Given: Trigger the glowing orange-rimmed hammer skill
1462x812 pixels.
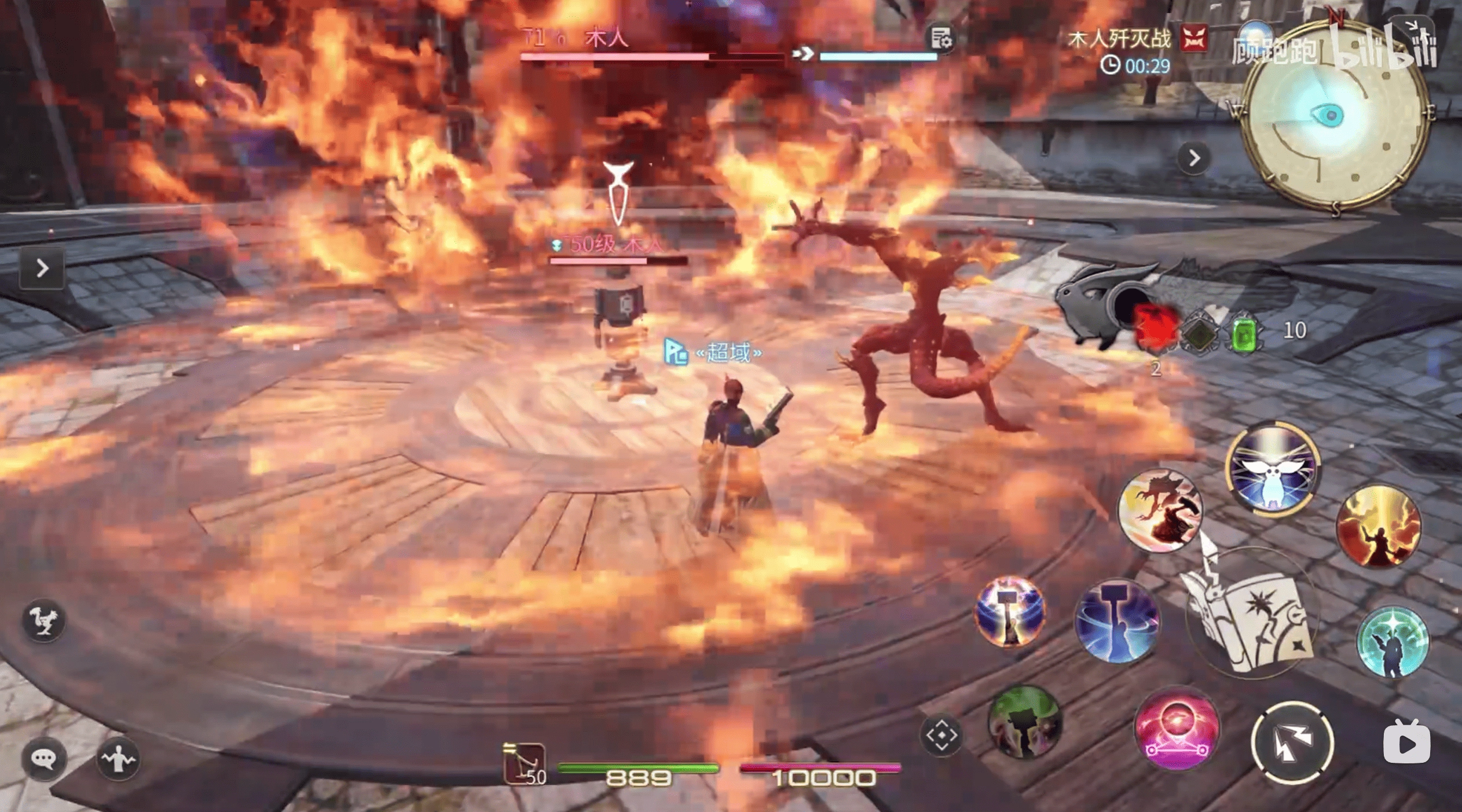Looking at the screenshot, I should (1010, 611).
